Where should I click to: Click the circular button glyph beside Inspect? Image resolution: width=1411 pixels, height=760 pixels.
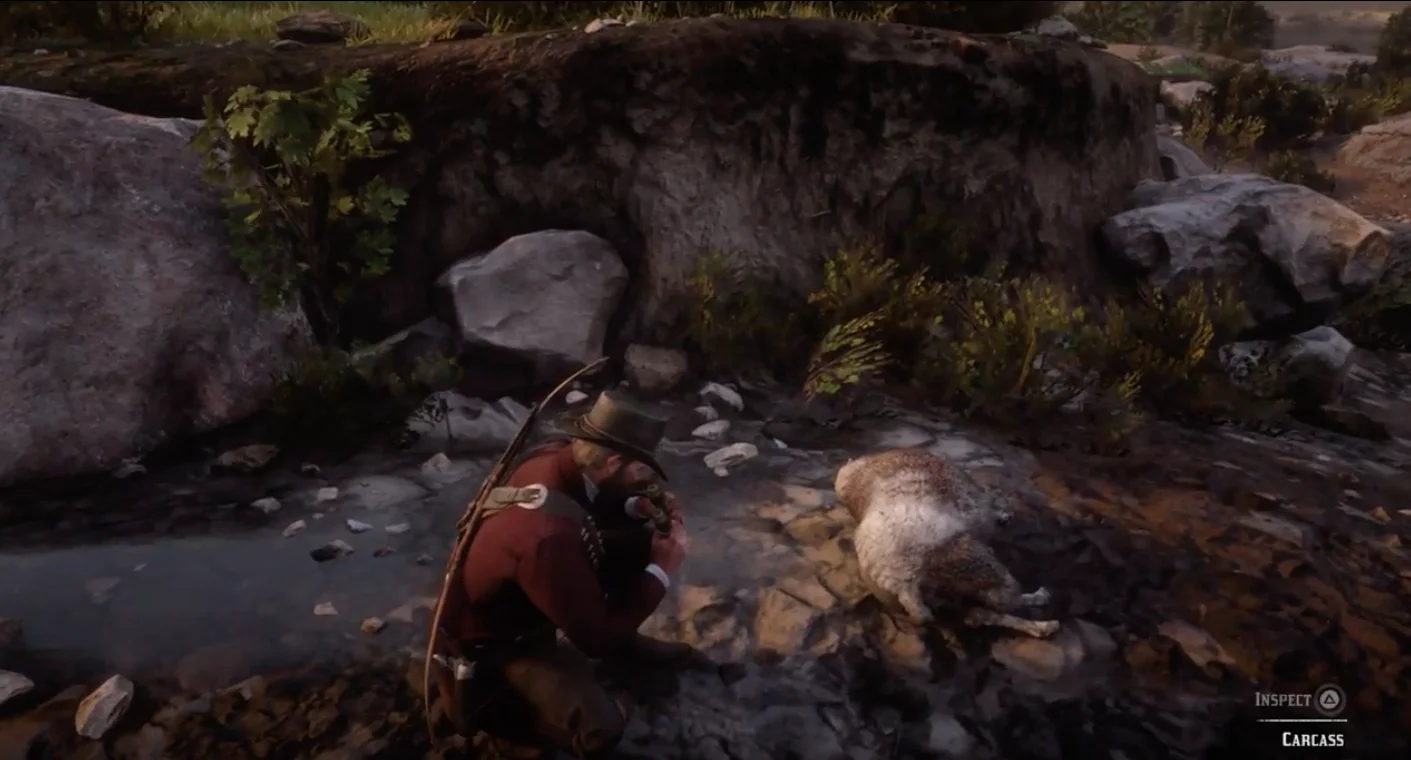click(x=1327, y=699)
